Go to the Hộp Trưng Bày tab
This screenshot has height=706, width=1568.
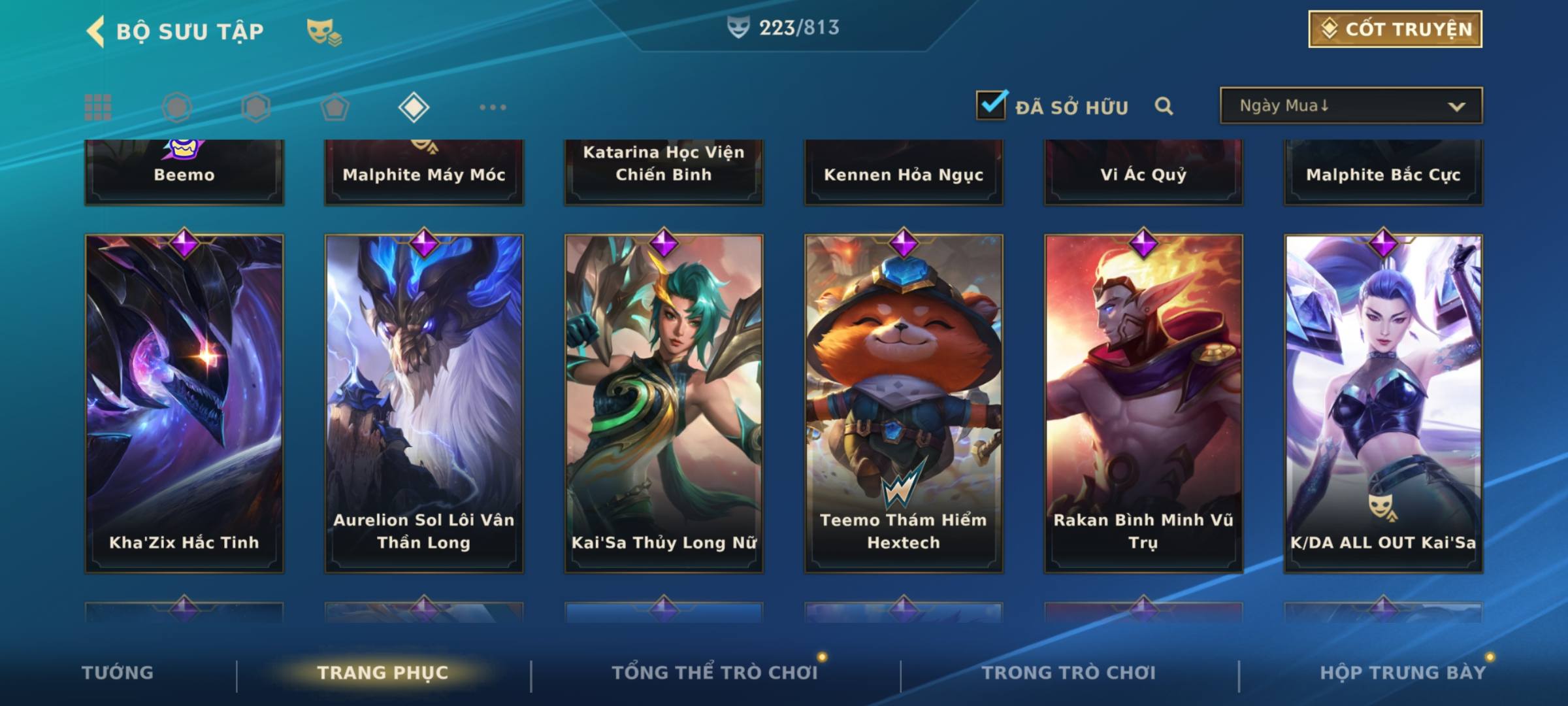(1403, 673)
